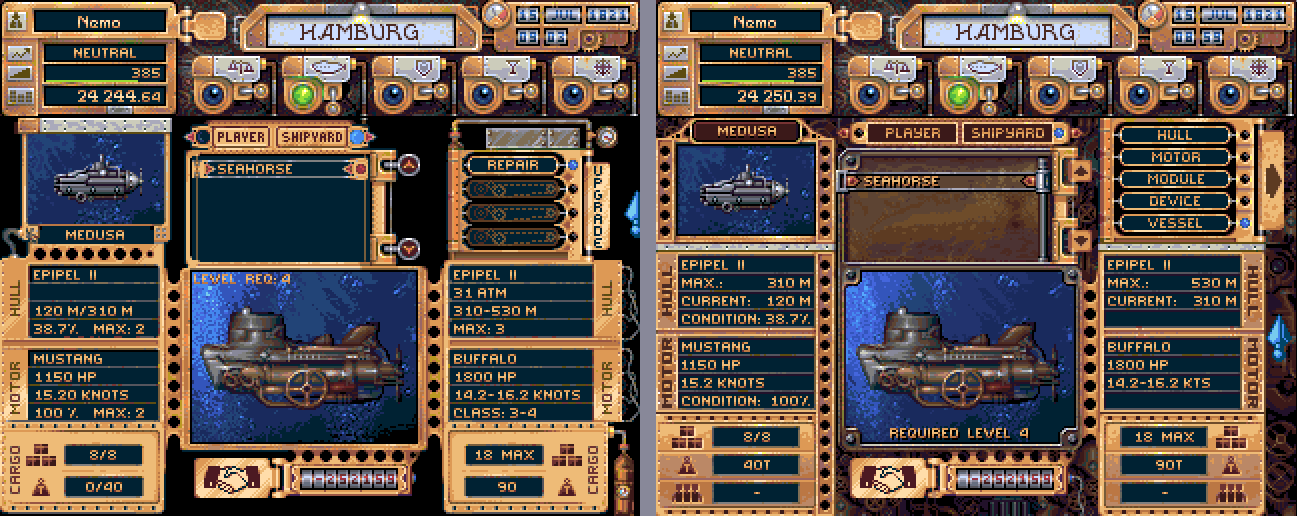The height and width of the screenshot is (516, 1297).
Task: Choose the Repair option
Action: 513,165
